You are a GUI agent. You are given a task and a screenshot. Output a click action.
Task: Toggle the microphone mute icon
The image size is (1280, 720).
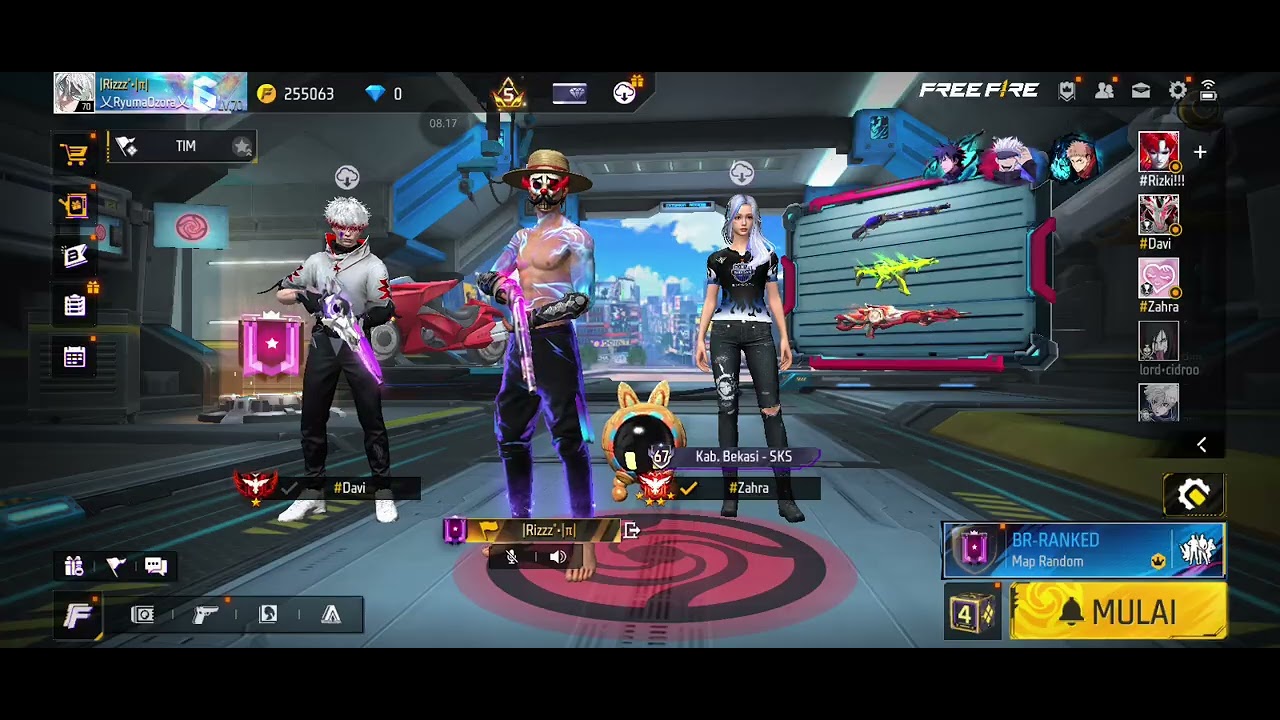coord(512,557)
